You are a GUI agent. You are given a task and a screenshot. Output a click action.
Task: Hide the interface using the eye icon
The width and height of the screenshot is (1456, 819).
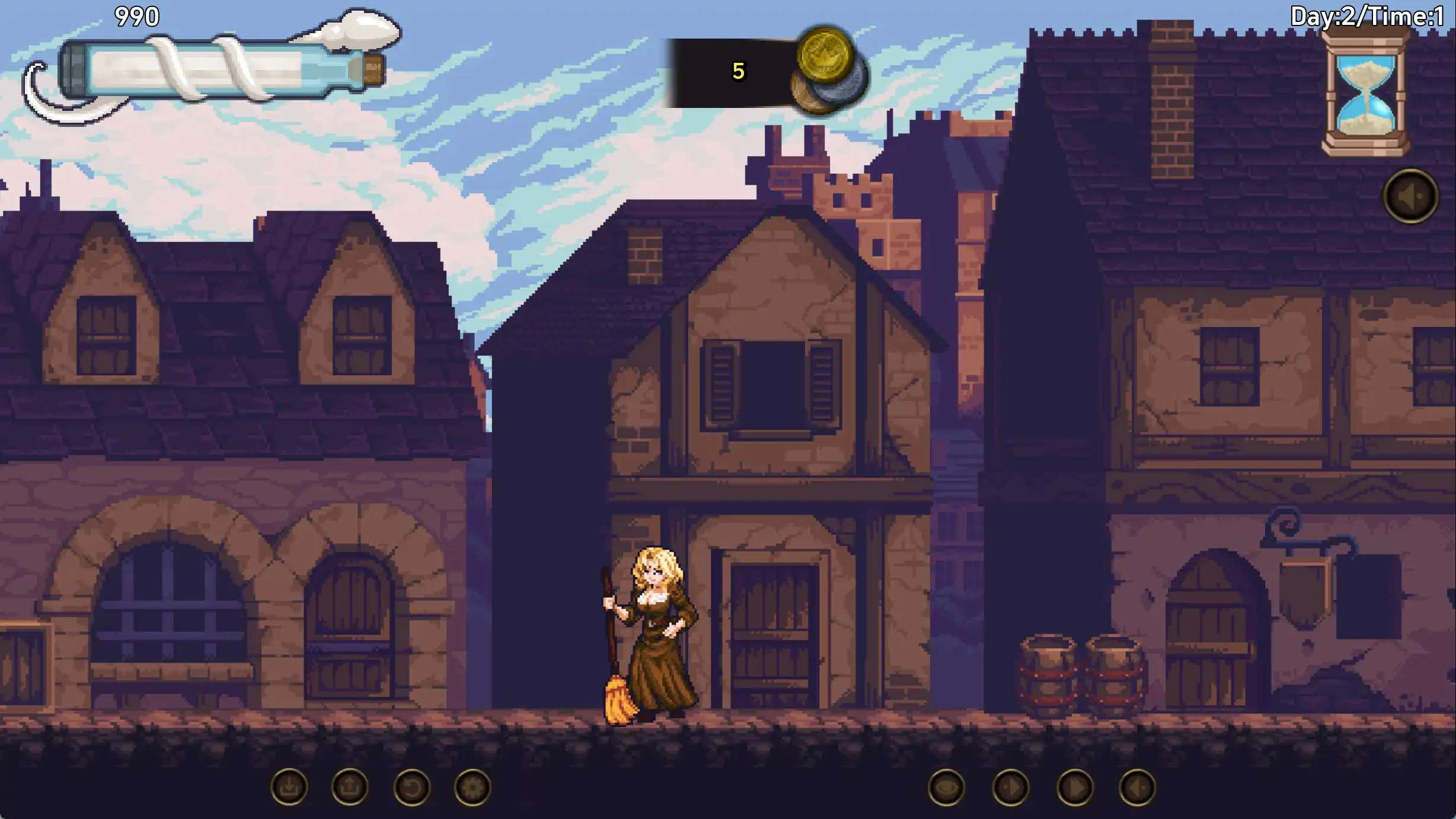coord(946,788)
